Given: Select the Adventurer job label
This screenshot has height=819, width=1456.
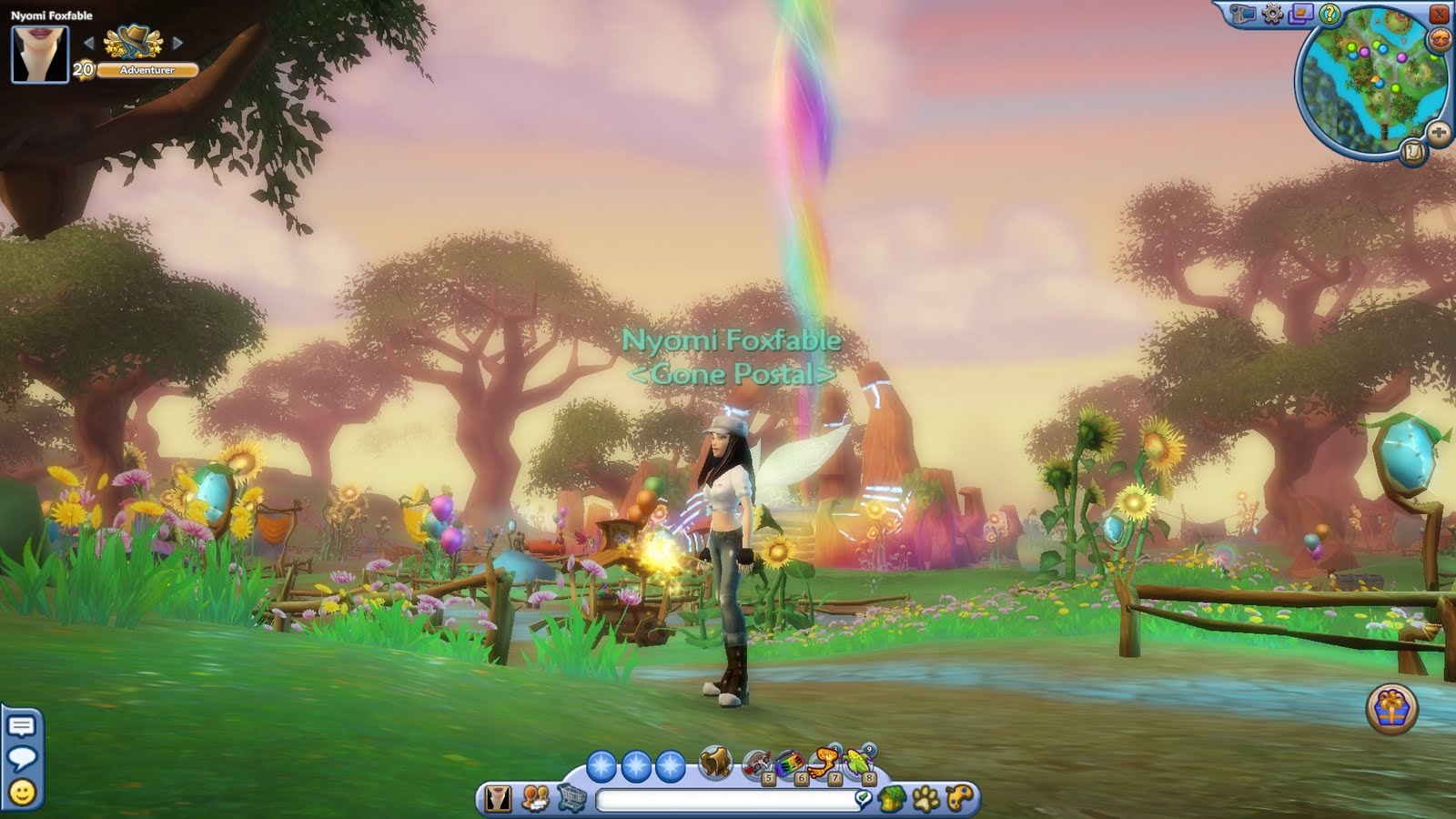Looking at the screenshot, I should click(146, 69).
